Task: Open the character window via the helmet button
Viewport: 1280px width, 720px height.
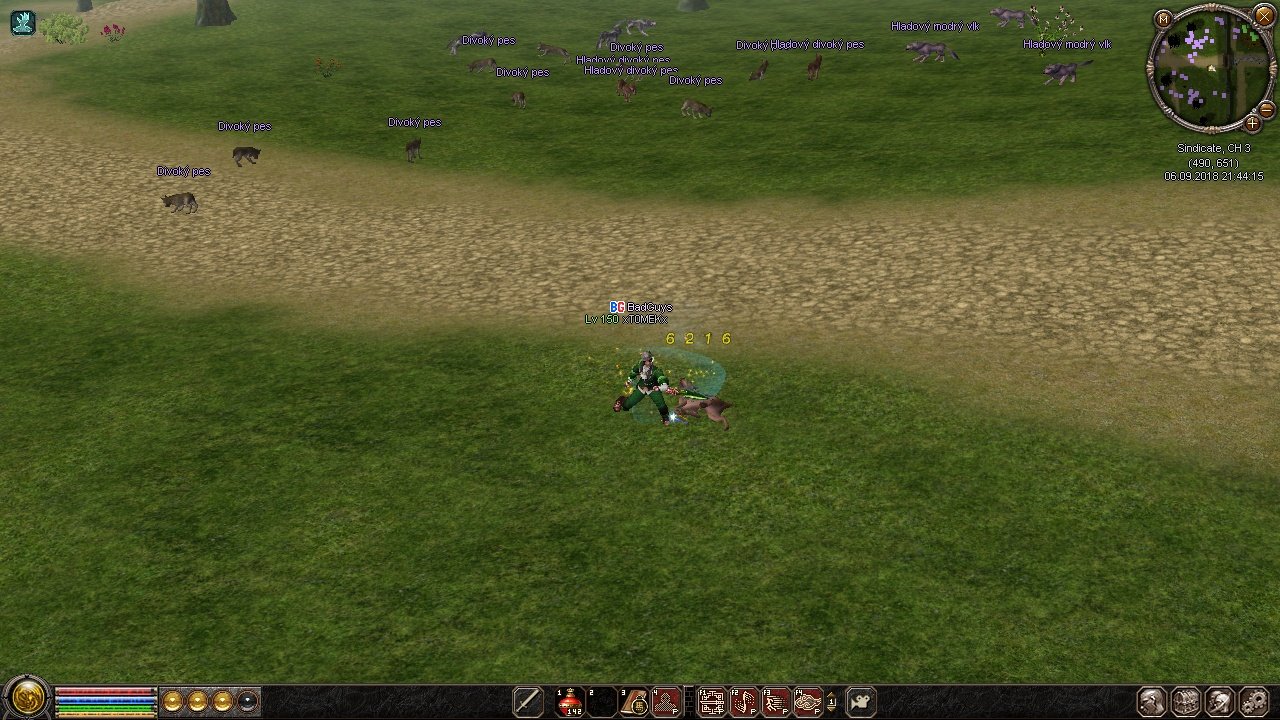Action: 1152,701
